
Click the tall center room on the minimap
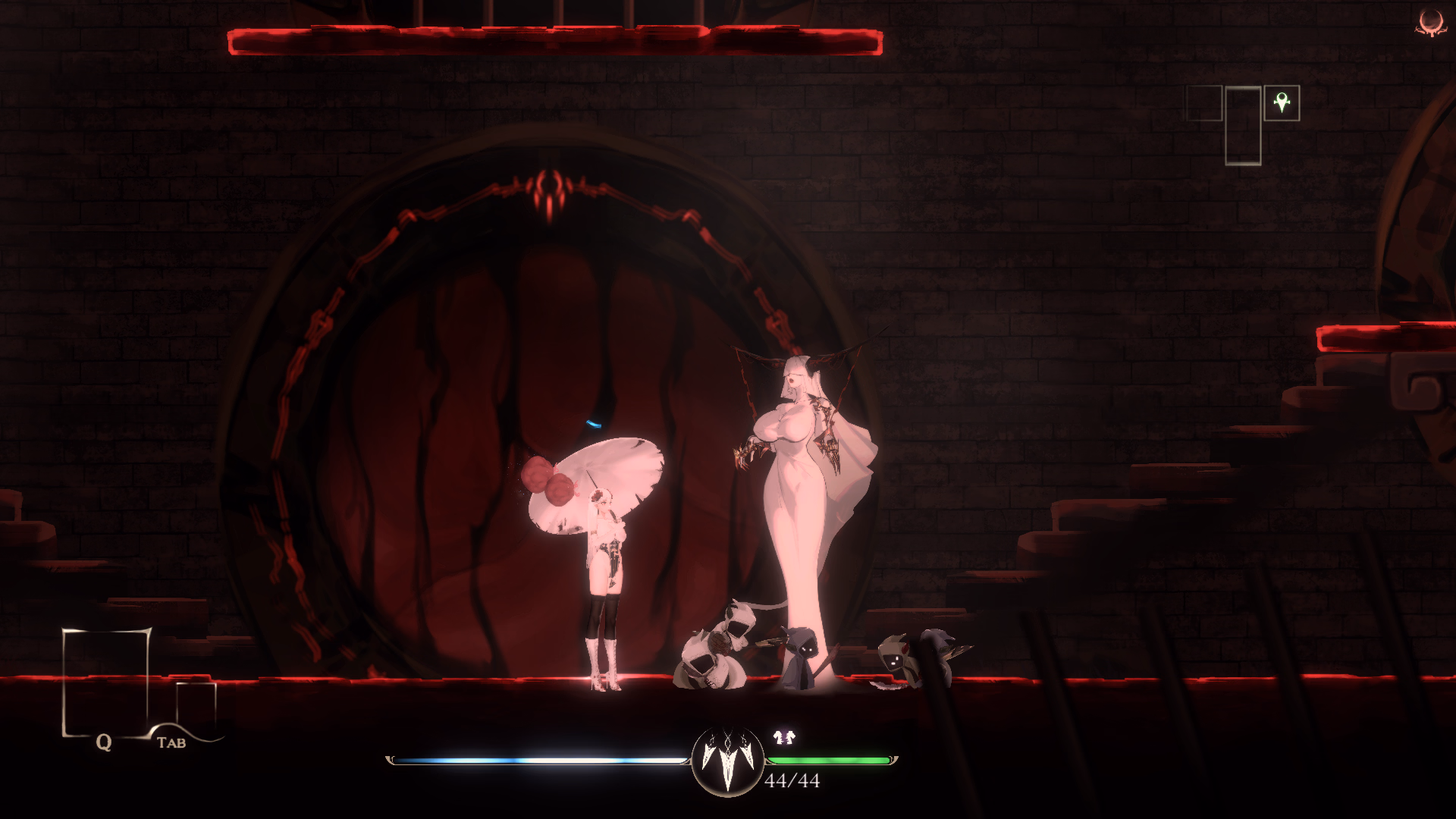pos(1243,126)
